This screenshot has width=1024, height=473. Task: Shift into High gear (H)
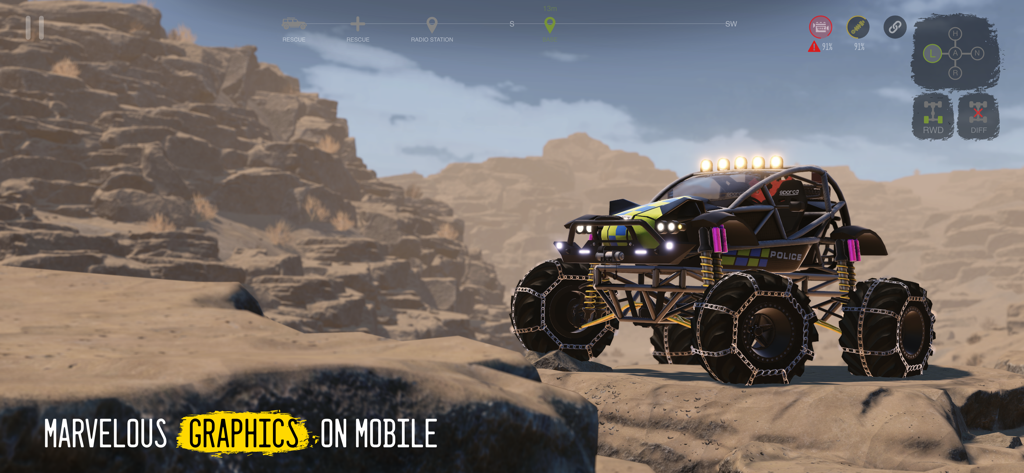point(955,34)
